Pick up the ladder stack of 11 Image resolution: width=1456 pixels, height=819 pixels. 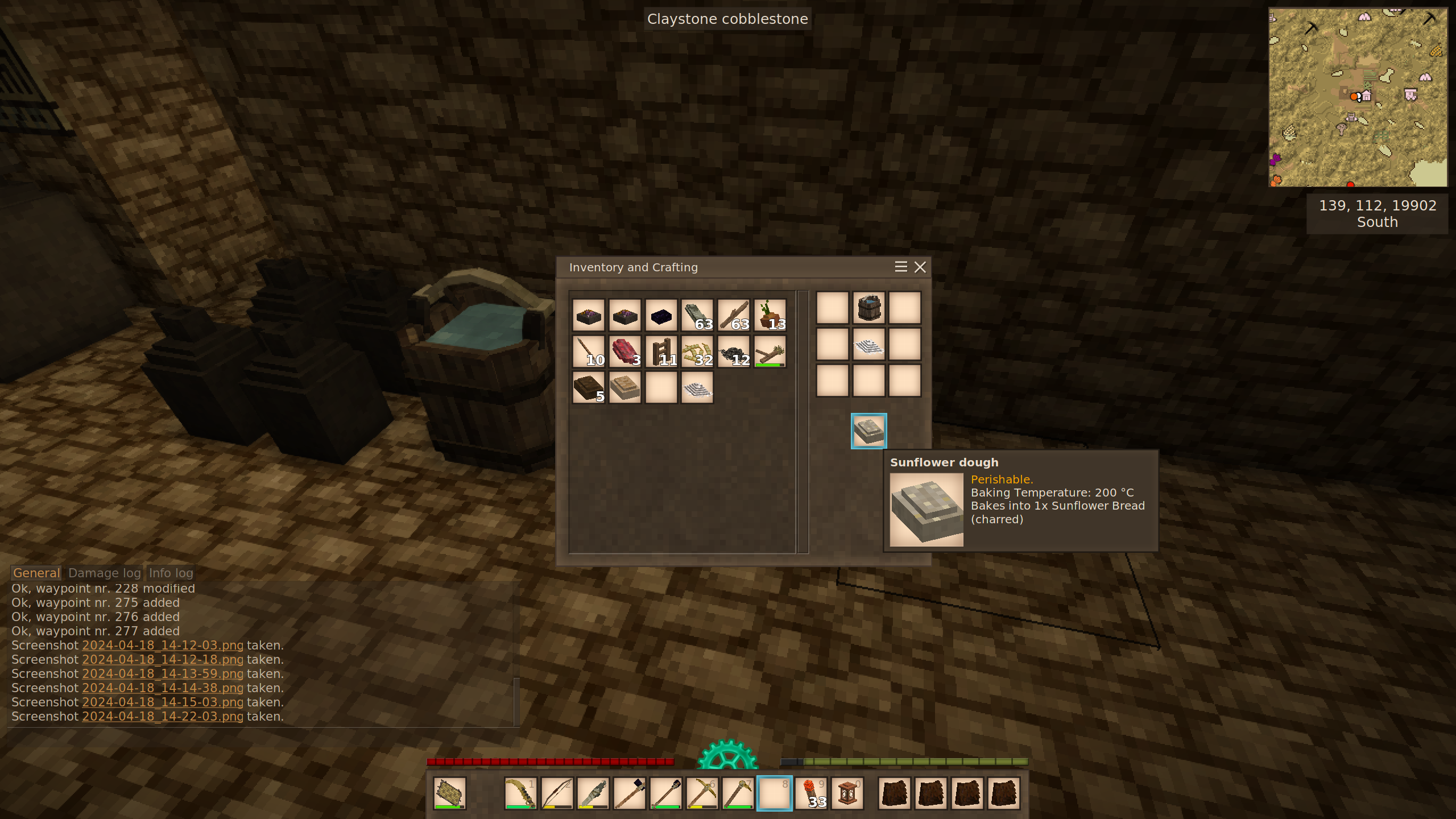click(661, 351)
